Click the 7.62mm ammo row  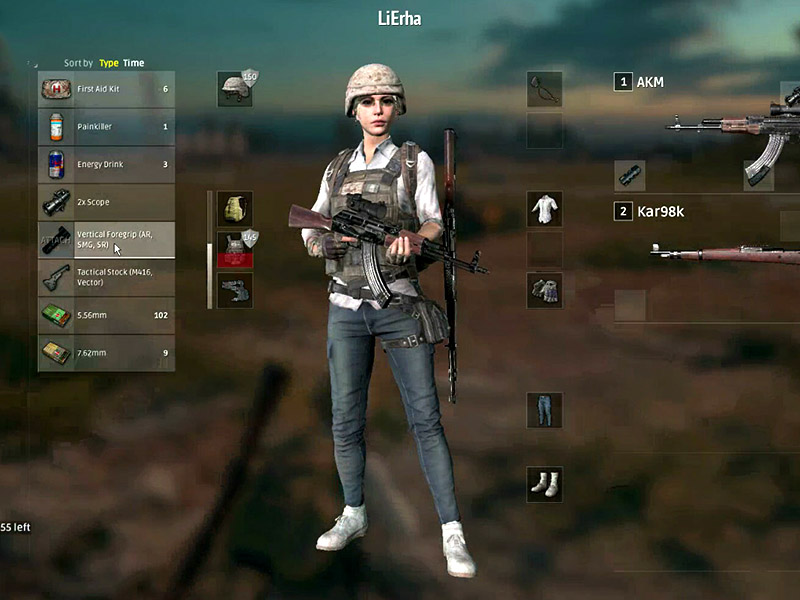pos(106,352)
